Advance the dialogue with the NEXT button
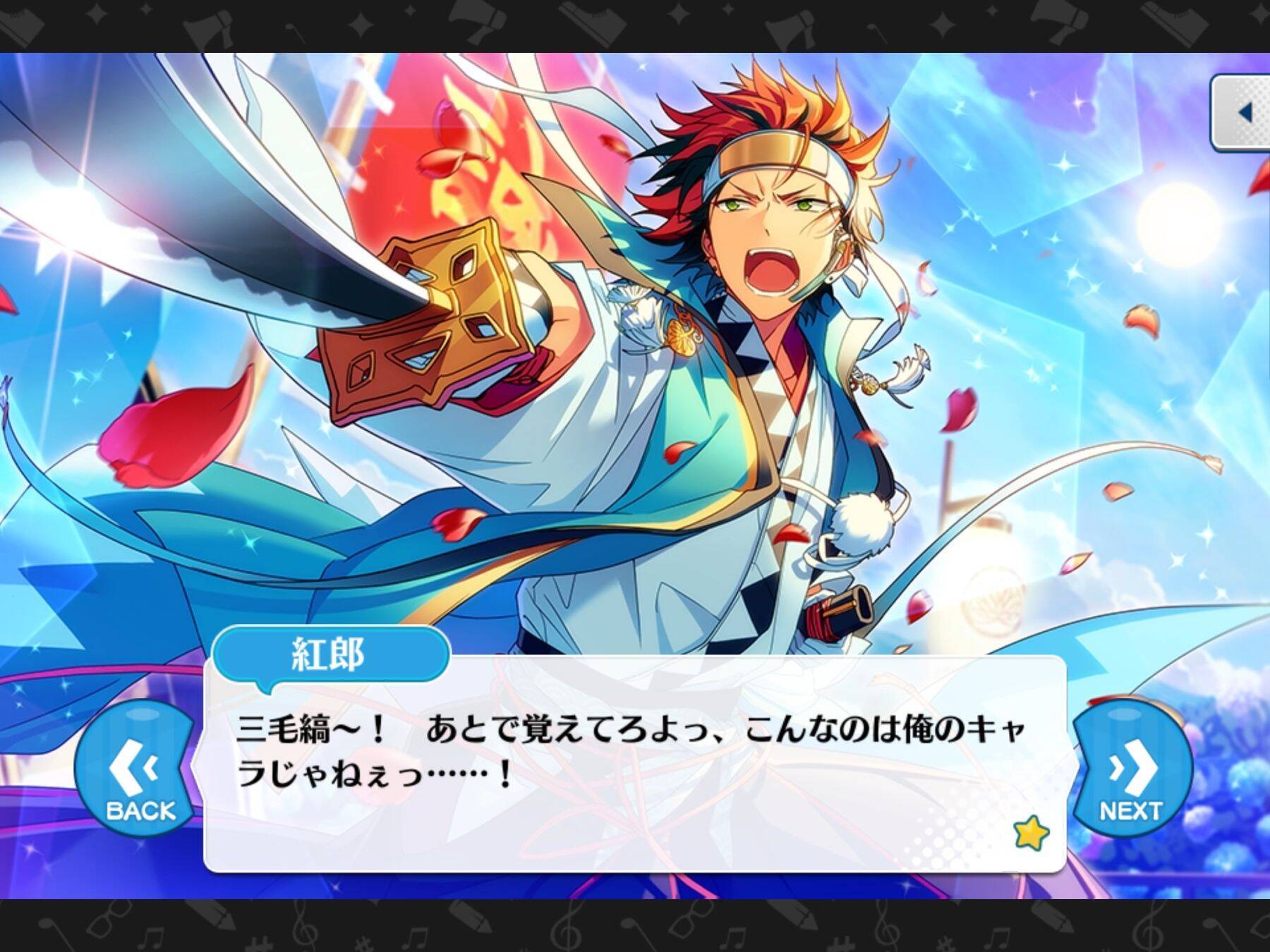This screenshot has height=952, width=1270. (1131, 770)
